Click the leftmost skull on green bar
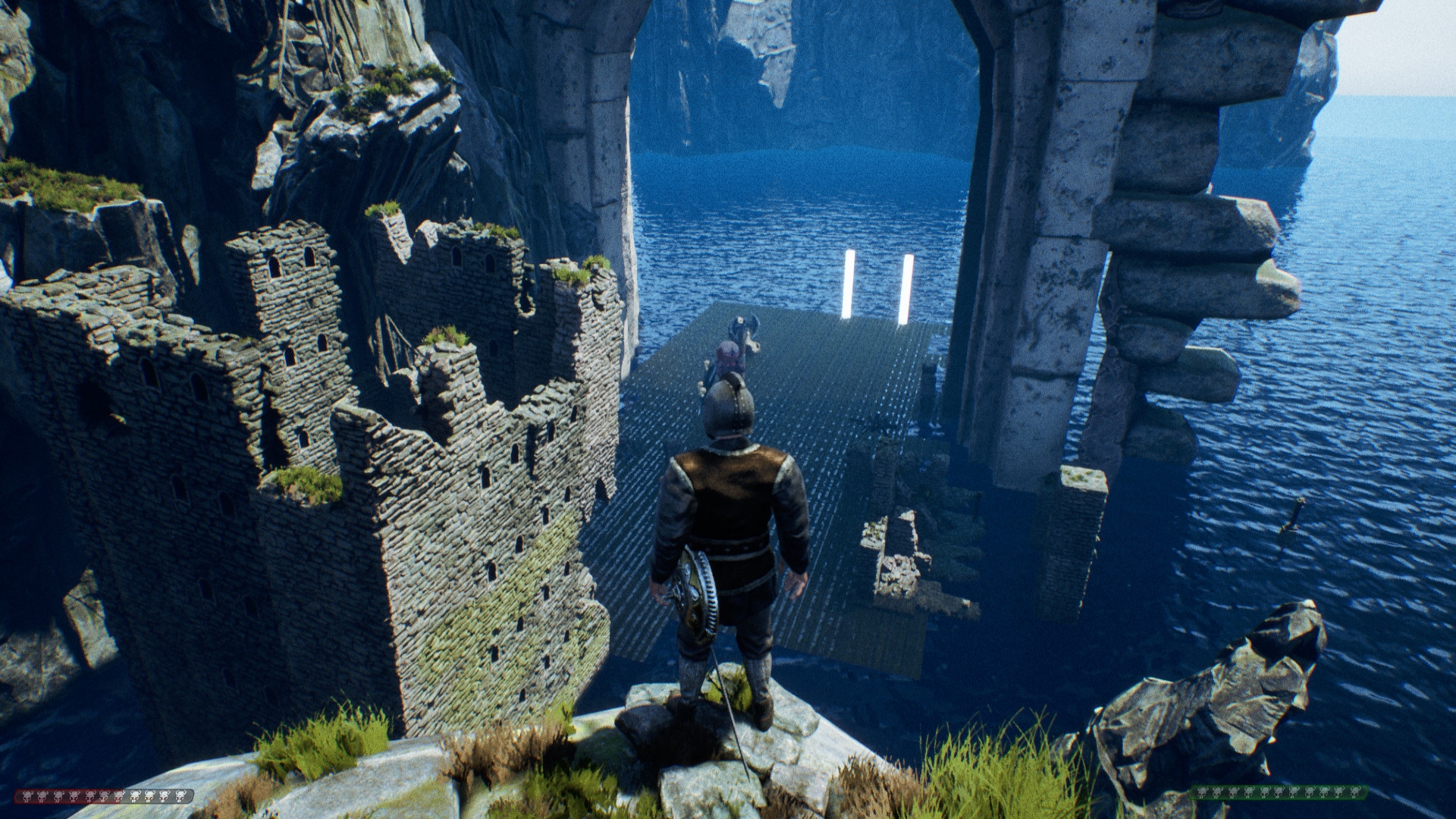The image size is (1456, 819). click(x=1202, y=795)
